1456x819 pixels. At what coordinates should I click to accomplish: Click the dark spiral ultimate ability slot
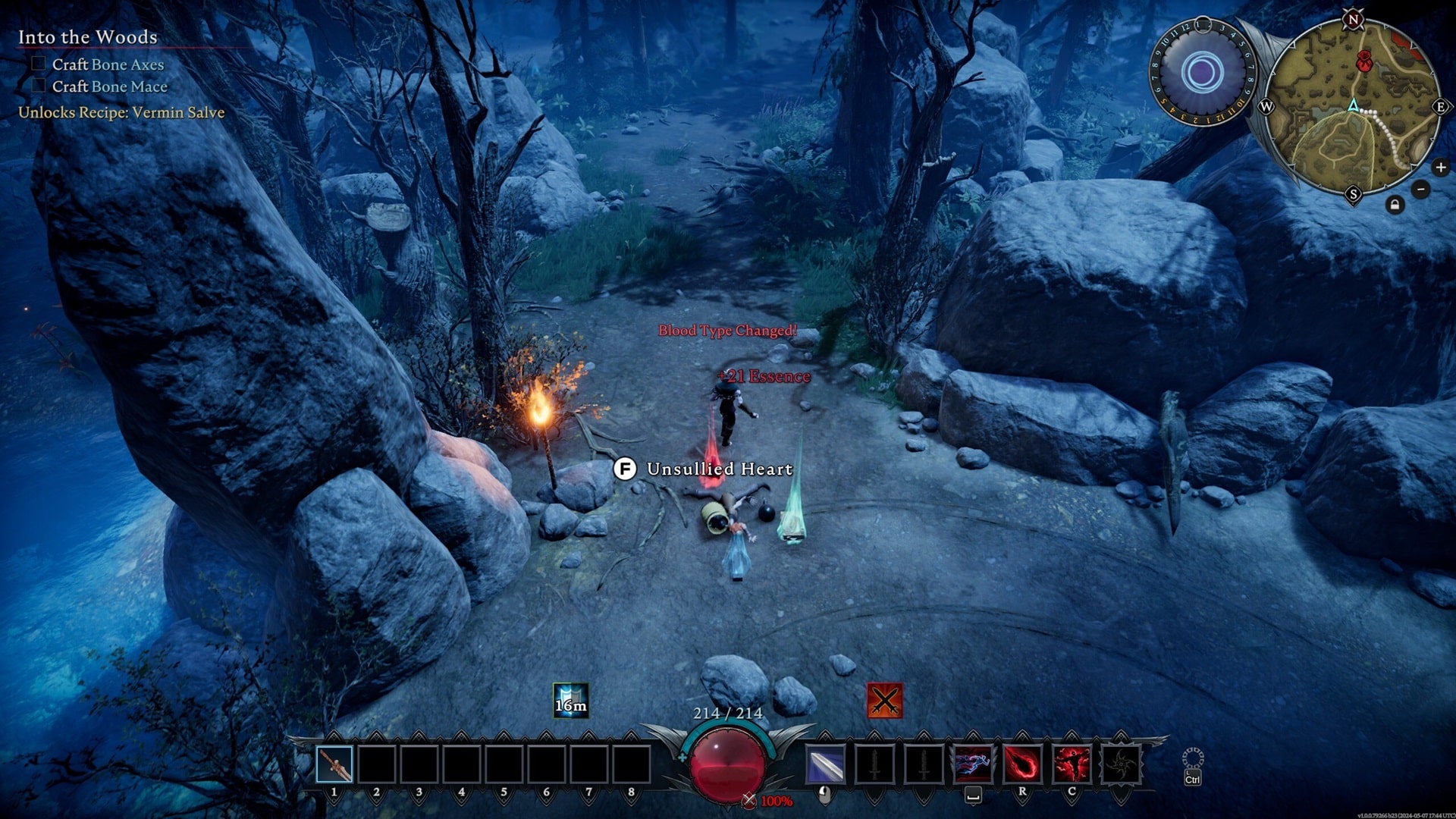coord(1120,764)
